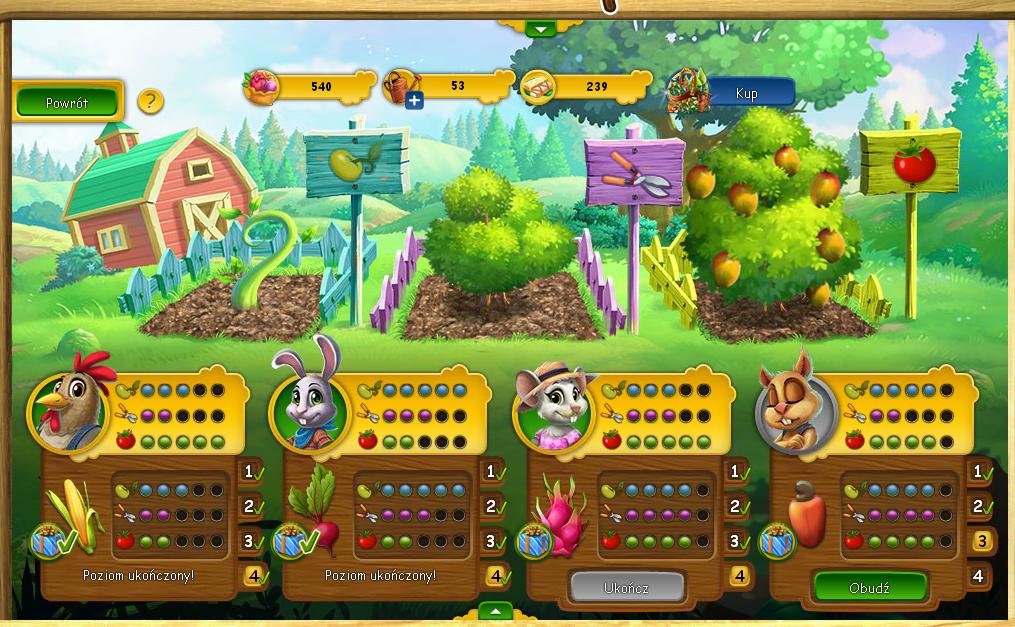This screenshot has height=627, width=1015.
Task: Choose the mouse with hat portrait
Action: coord(553,410)
